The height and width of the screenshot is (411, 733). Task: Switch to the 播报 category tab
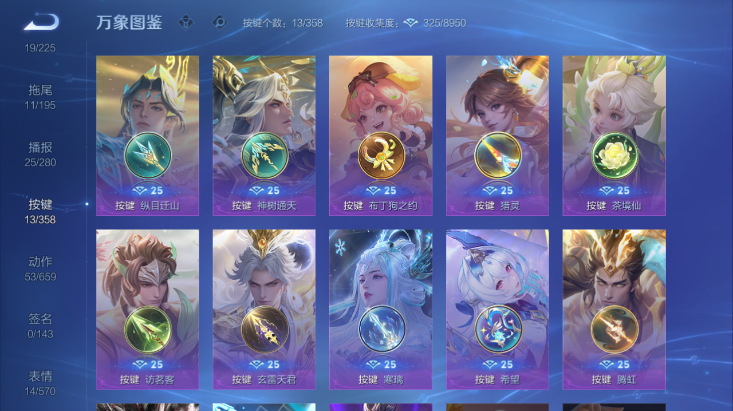[x=40, y=153]
